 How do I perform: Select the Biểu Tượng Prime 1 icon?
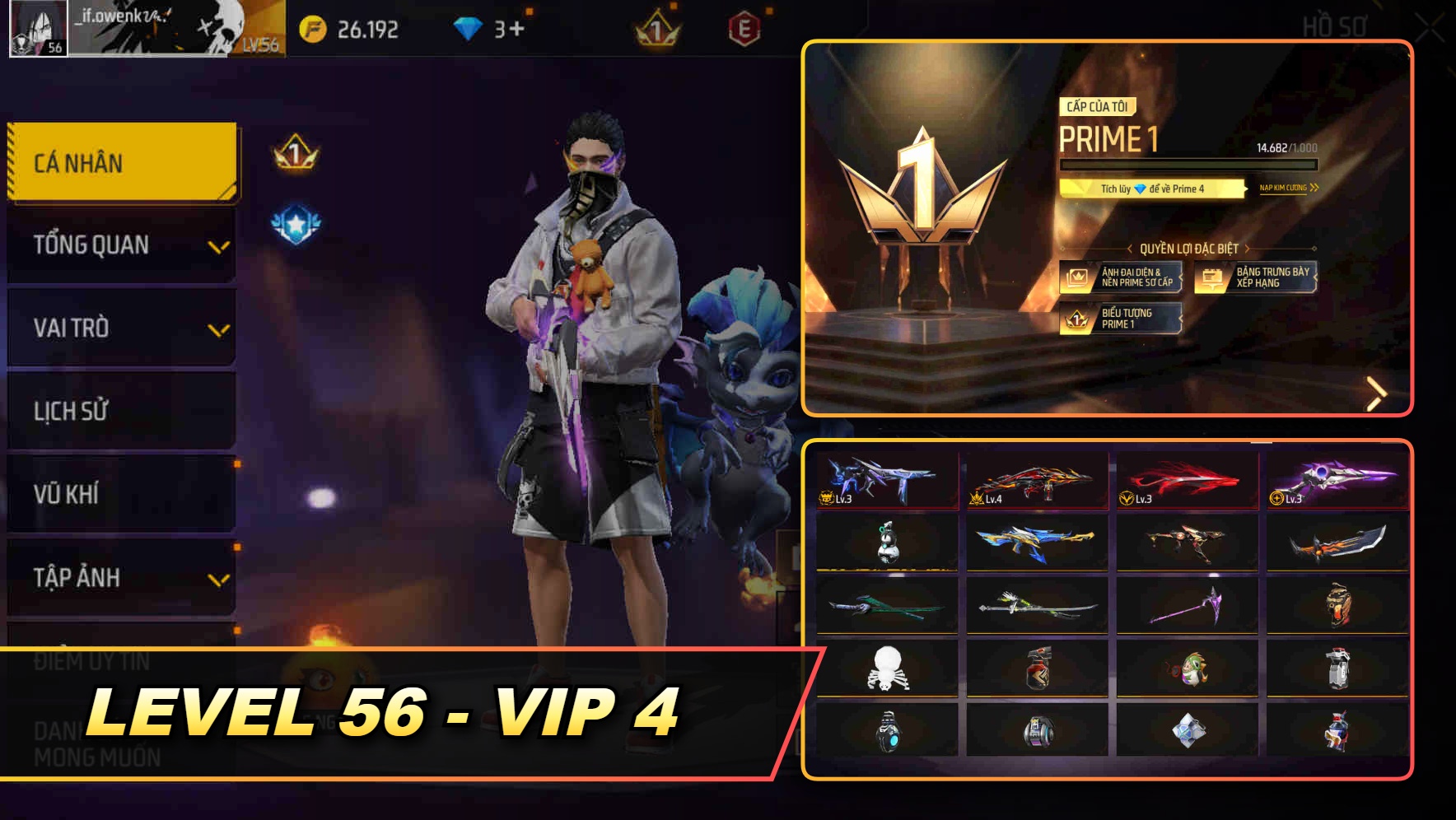click(x=1076, y=319)
